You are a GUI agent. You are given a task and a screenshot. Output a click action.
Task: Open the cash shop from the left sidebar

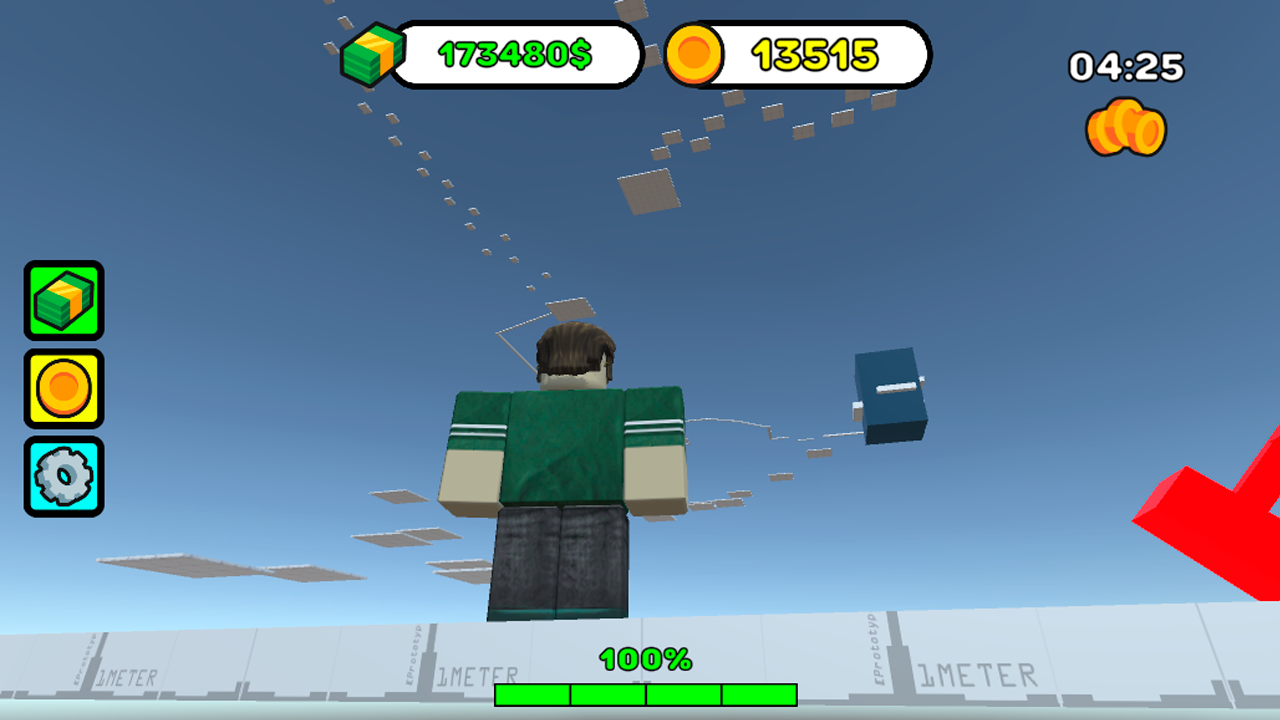point(63,301)
